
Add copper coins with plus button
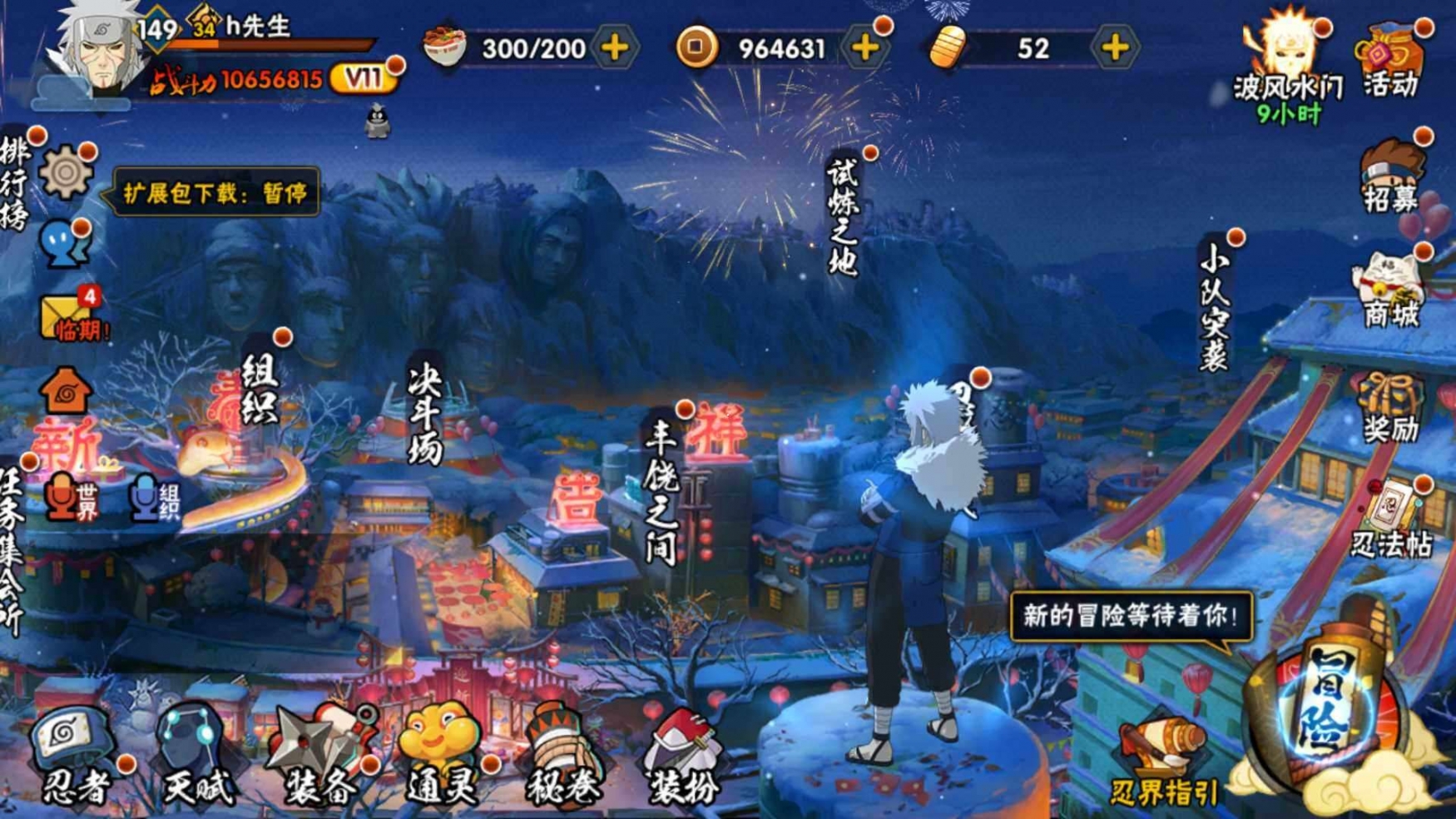pyautogui.click(x=865, y=47)
